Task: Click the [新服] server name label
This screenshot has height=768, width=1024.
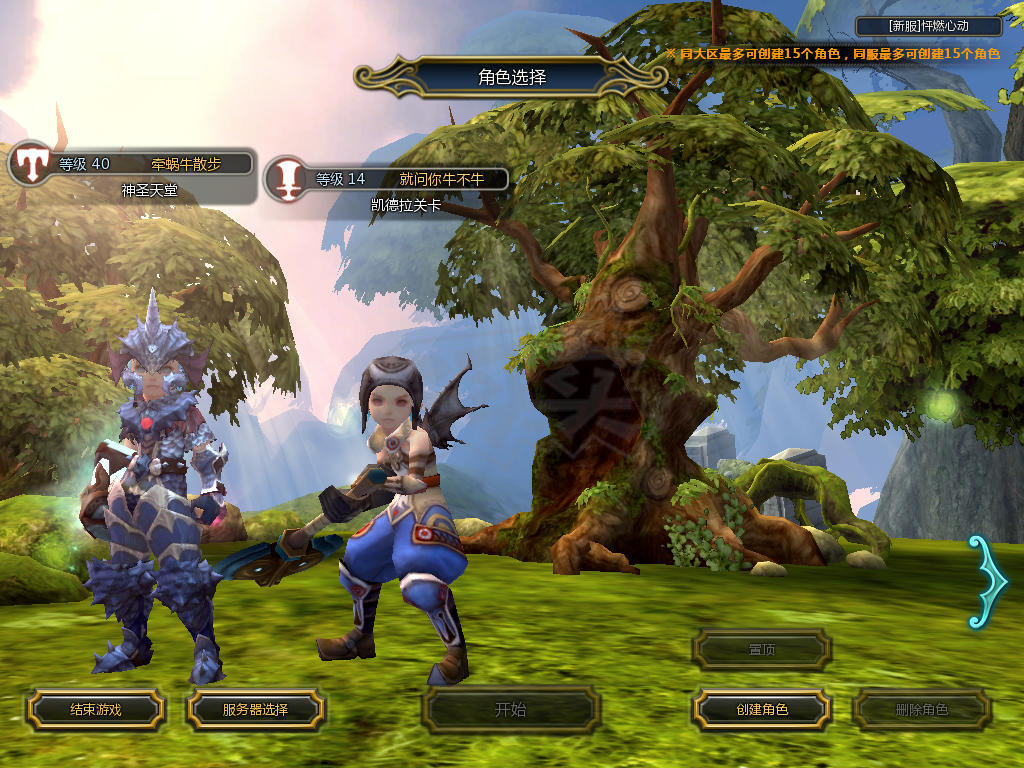Action: (x=929, y=26)
